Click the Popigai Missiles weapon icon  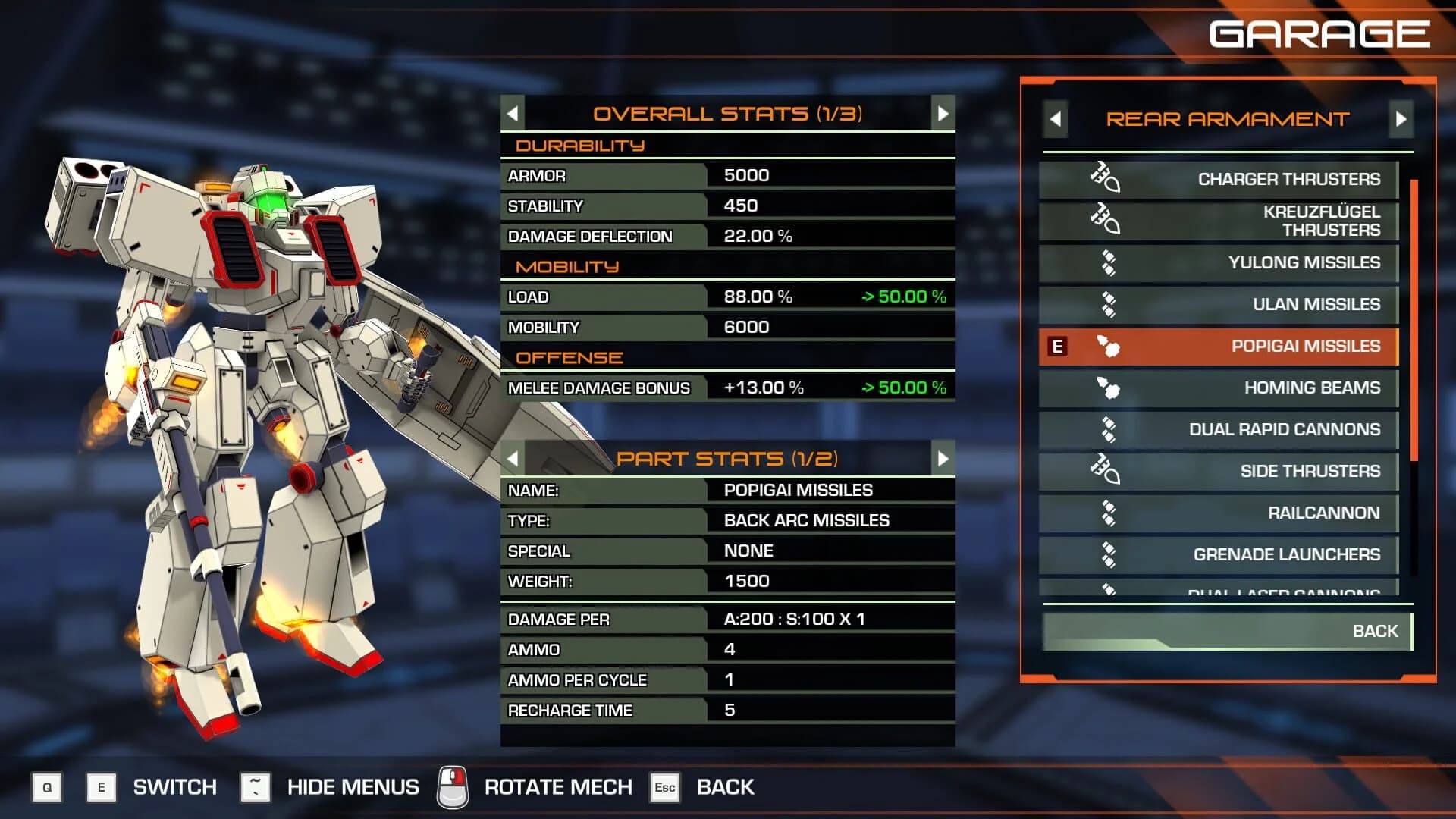coord(1109,346)
